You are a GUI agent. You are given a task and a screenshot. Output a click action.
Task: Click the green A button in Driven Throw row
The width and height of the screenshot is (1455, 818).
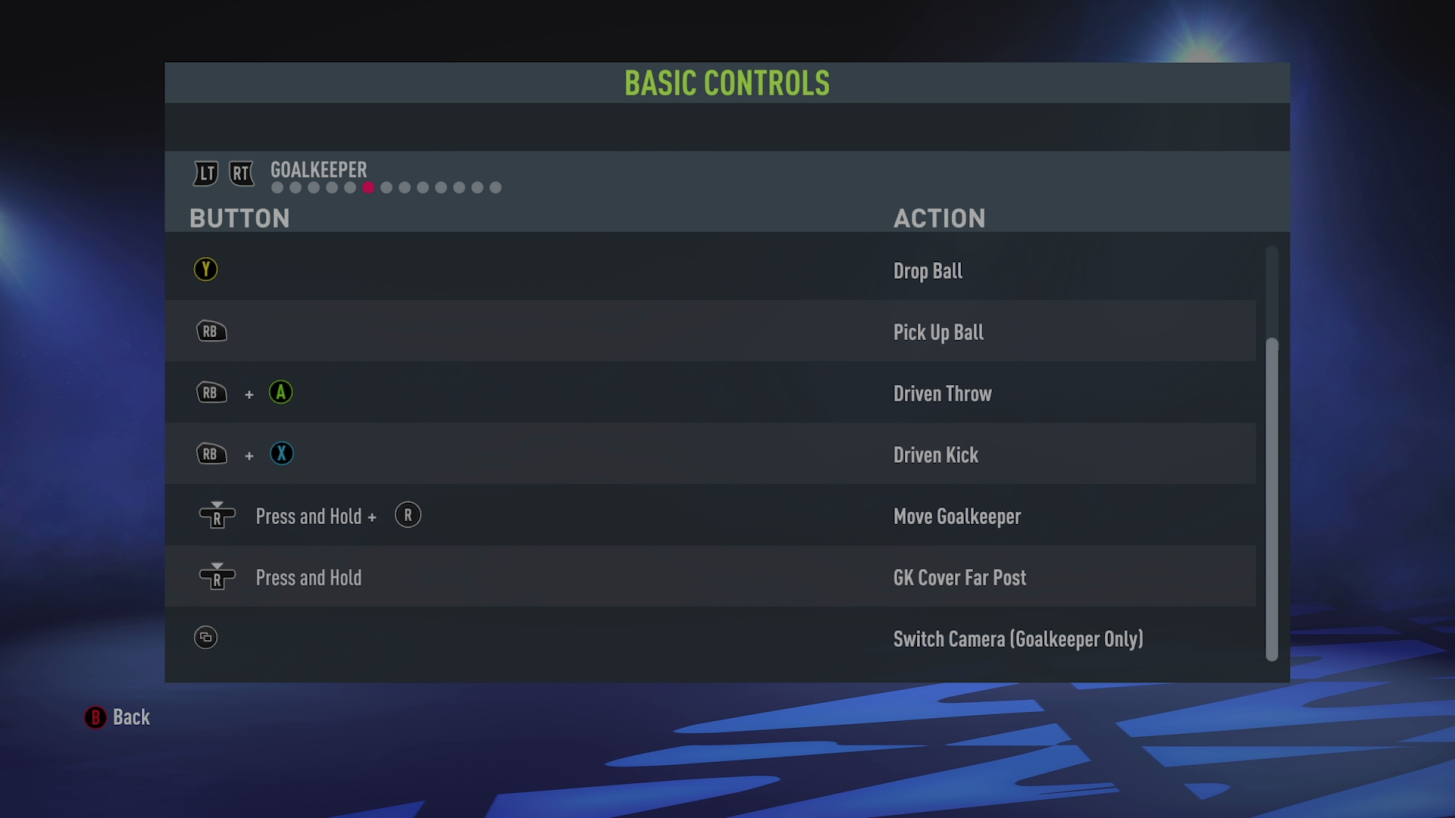(281, 392)
